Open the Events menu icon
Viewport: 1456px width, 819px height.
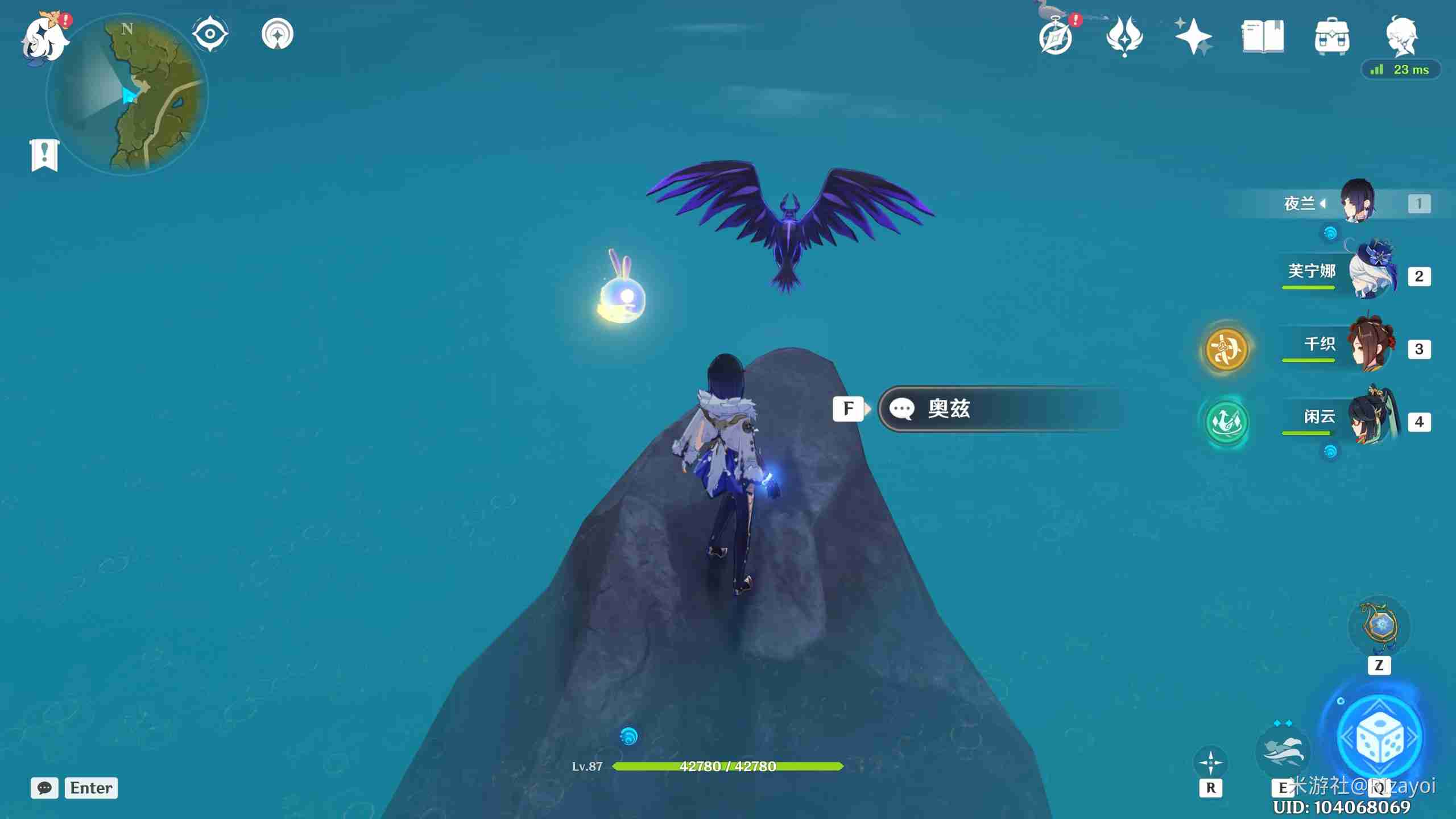(x=1124, y=36)
